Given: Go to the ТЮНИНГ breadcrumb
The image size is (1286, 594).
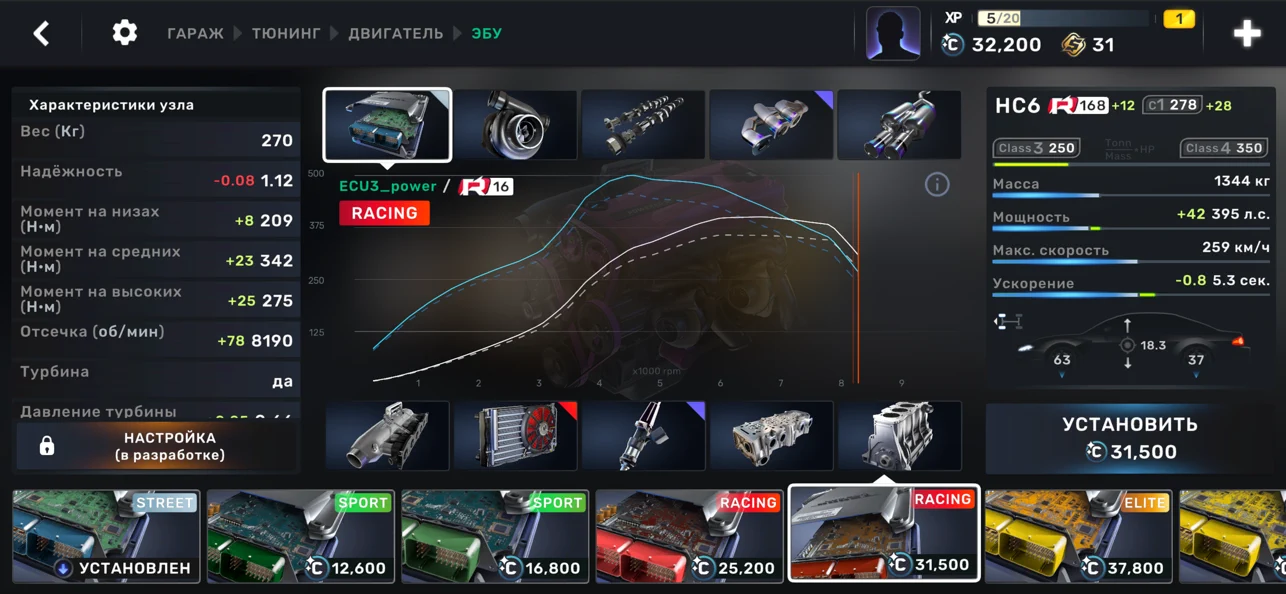Looking at the screenshot, I should (x=286, y=33).
